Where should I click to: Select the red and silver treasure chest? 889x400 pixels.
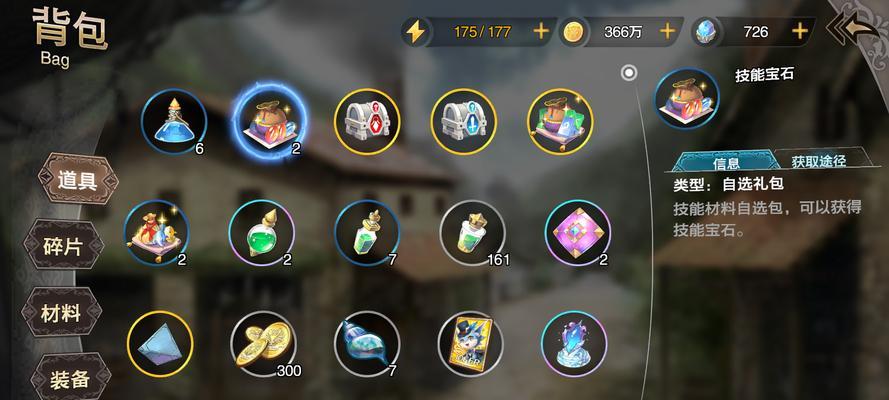click(366, 121)
